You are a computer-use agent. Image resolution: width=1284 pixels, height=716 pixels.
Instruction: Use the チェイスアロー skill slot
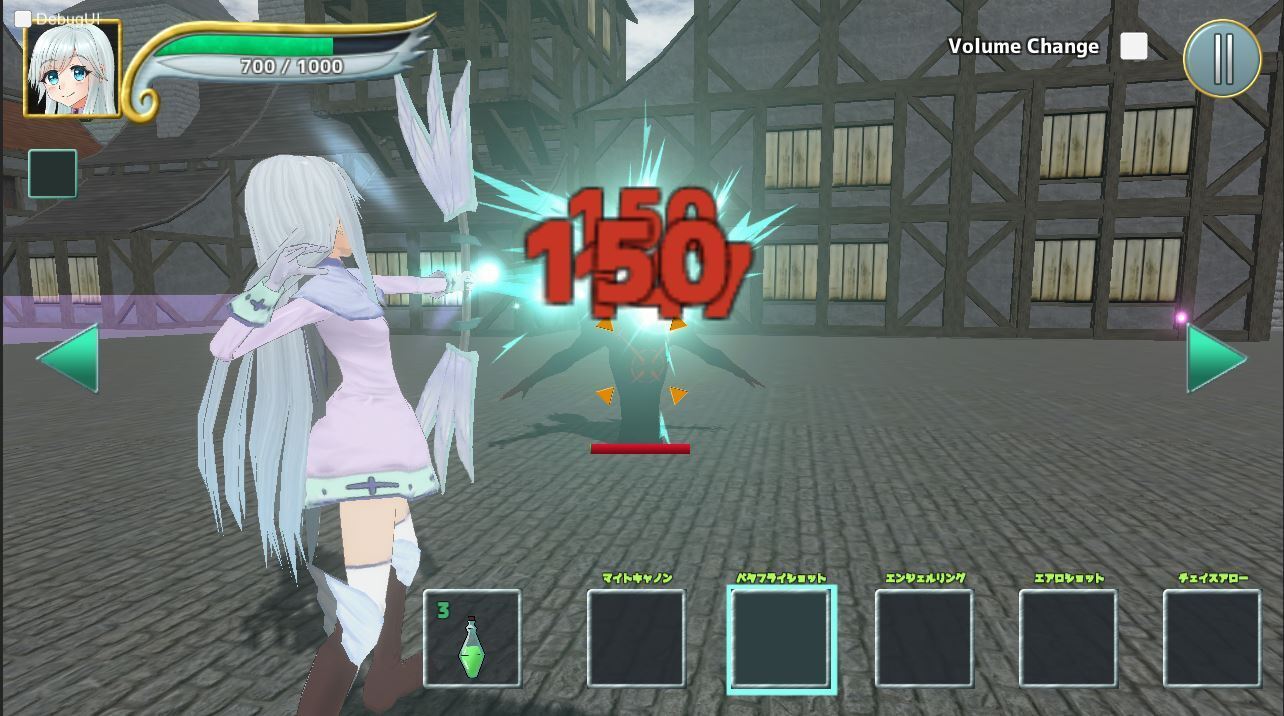click(x=1212, y=638)
